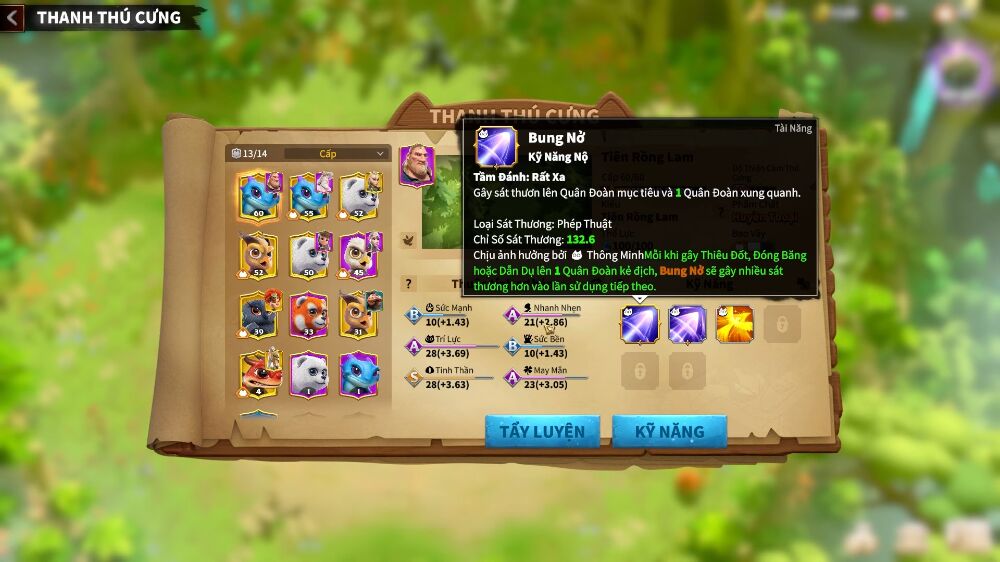Open the question mark help button

point(408,284)
